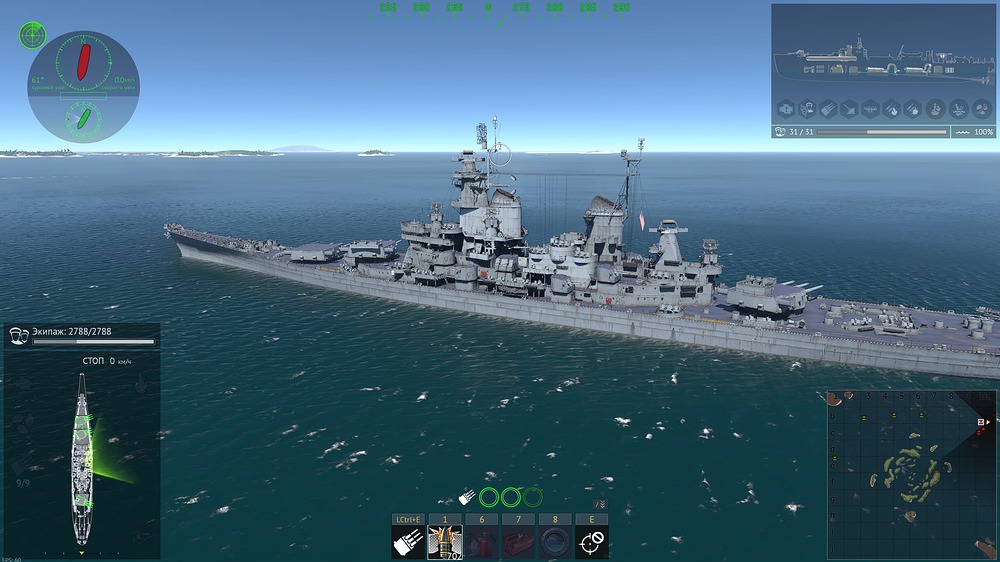Click the green own-ship heading compass
The width and height of the screenshot is (1000, 562).
(83, 120)
